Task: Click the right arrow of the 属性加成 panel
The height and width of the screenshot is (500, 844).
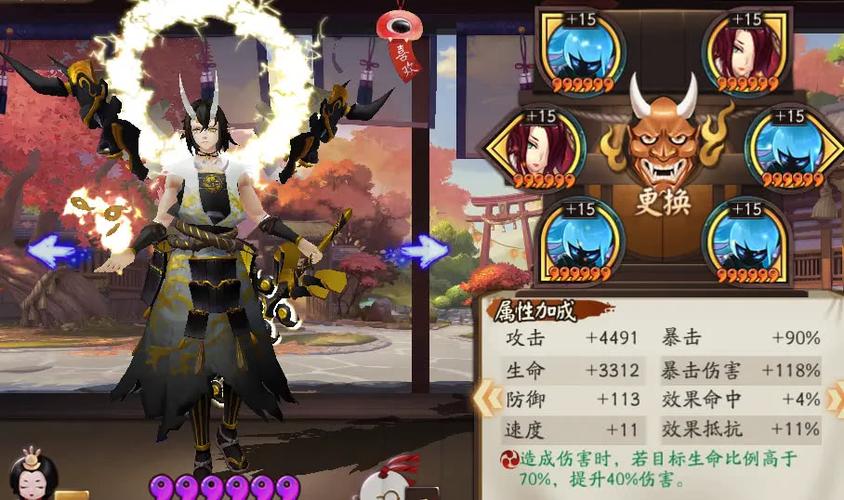Action: click(834, 397)
